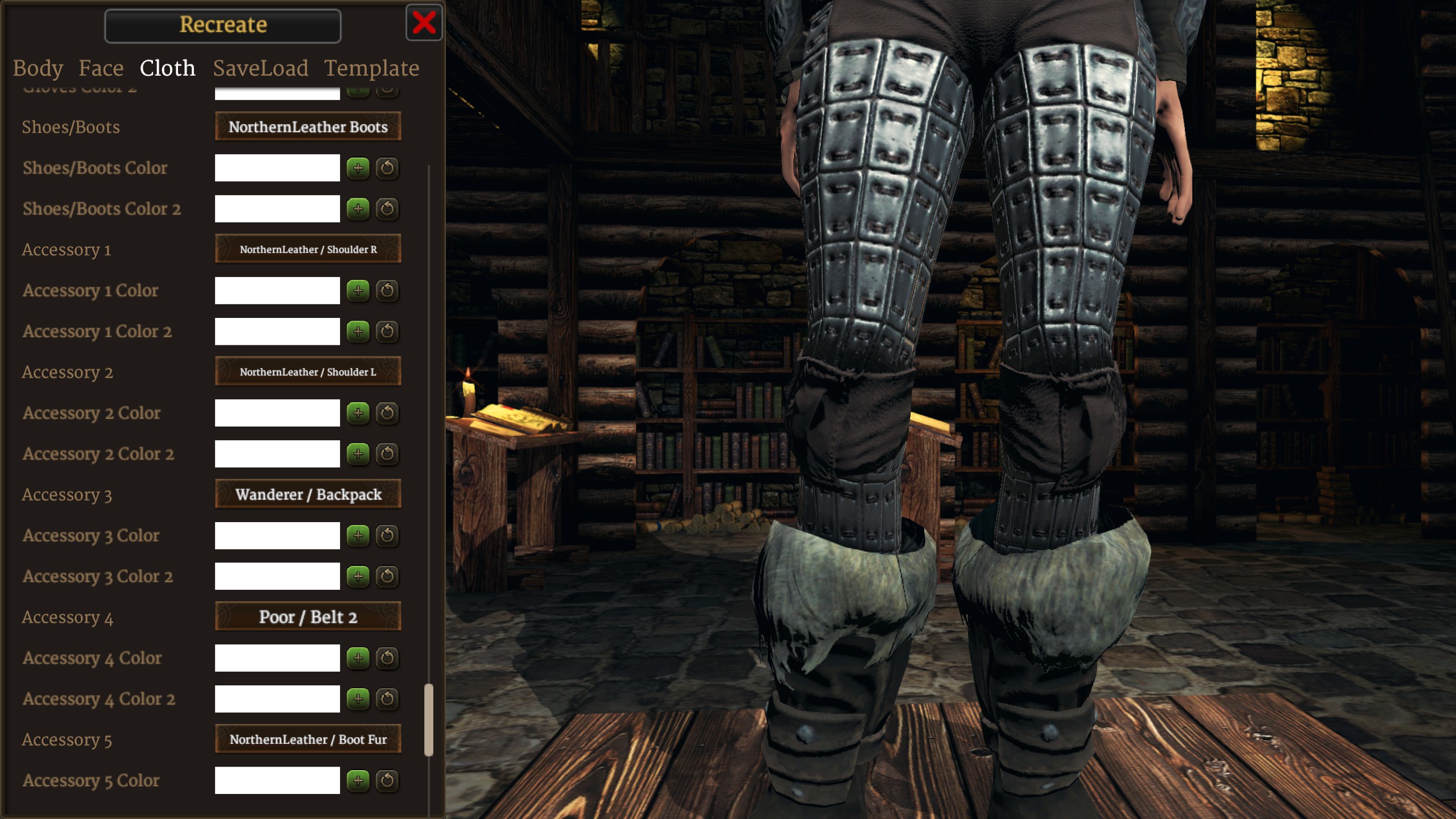The height and width of the screenshot is (819, 1456).
Task: Add a color for Accessory 1 Color
Action: pos(358,291)
